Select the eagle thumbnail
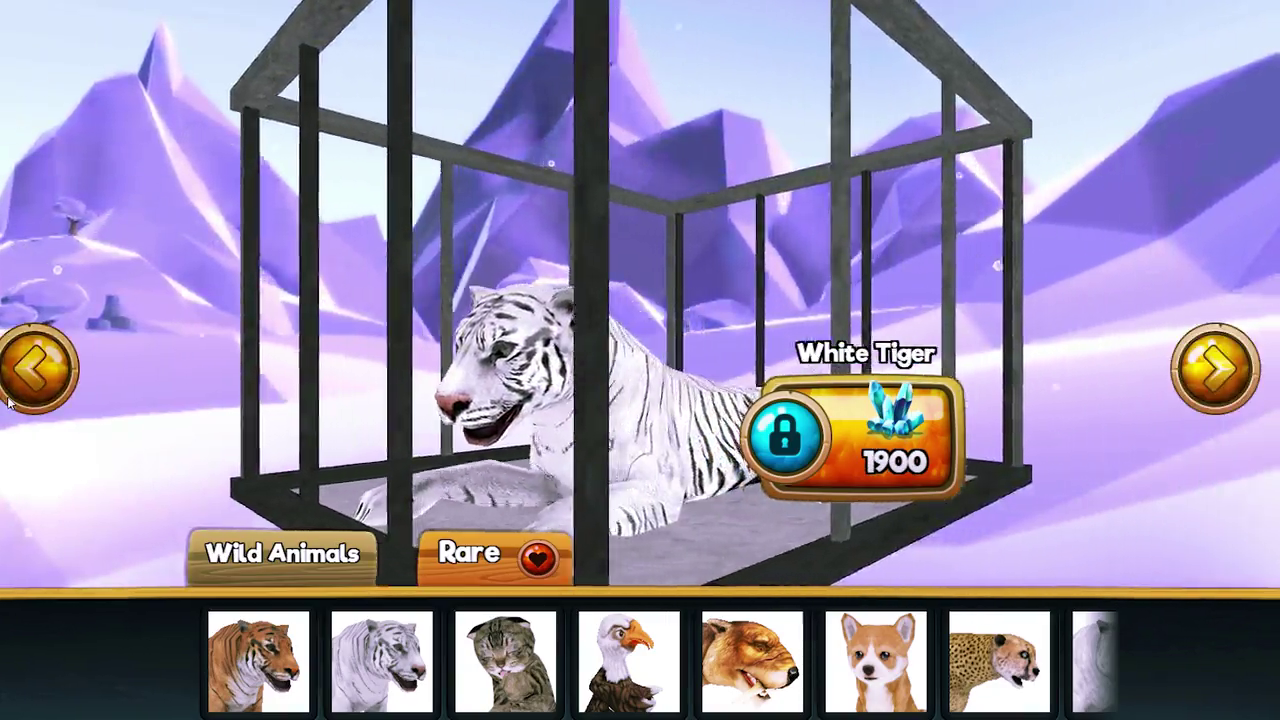Viewport: 1280px width, 720px height. click(629, 660)
